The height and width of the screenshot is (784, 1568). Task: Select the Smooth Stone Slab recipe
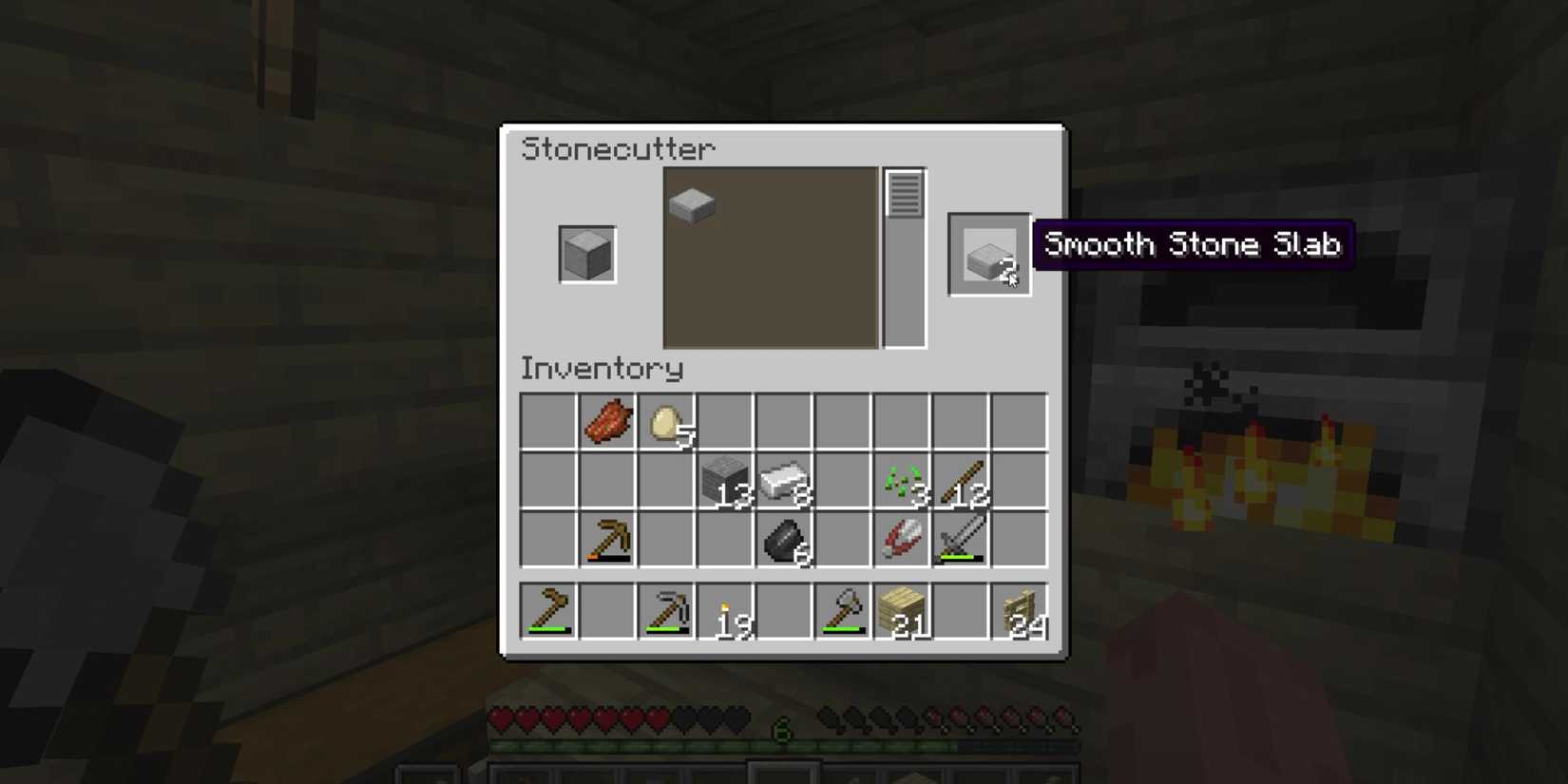tap(691, 204)
